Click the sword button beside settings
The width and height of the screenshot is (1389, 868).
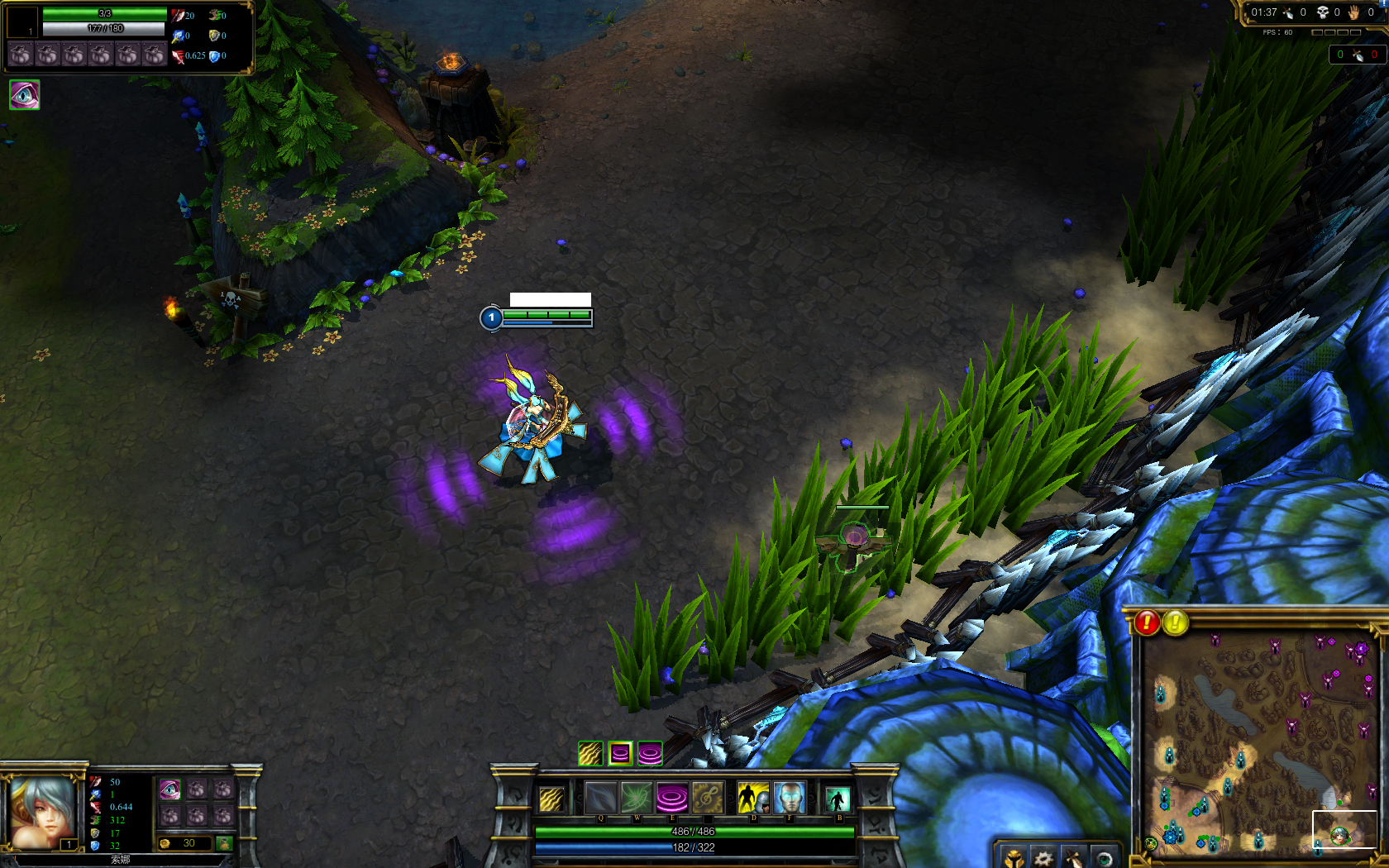pos(1073,858)
